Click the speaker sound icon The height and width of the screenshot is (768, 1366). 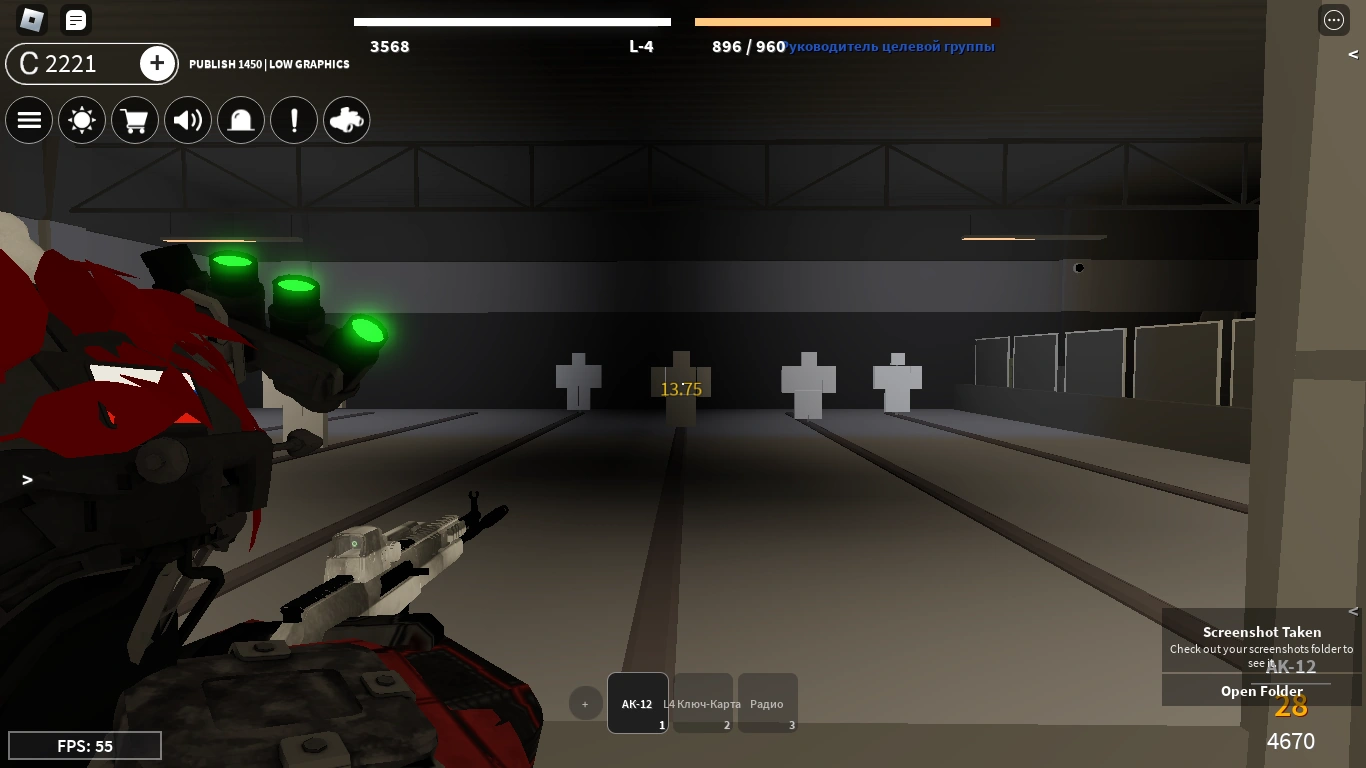click(x=188, y=120)
